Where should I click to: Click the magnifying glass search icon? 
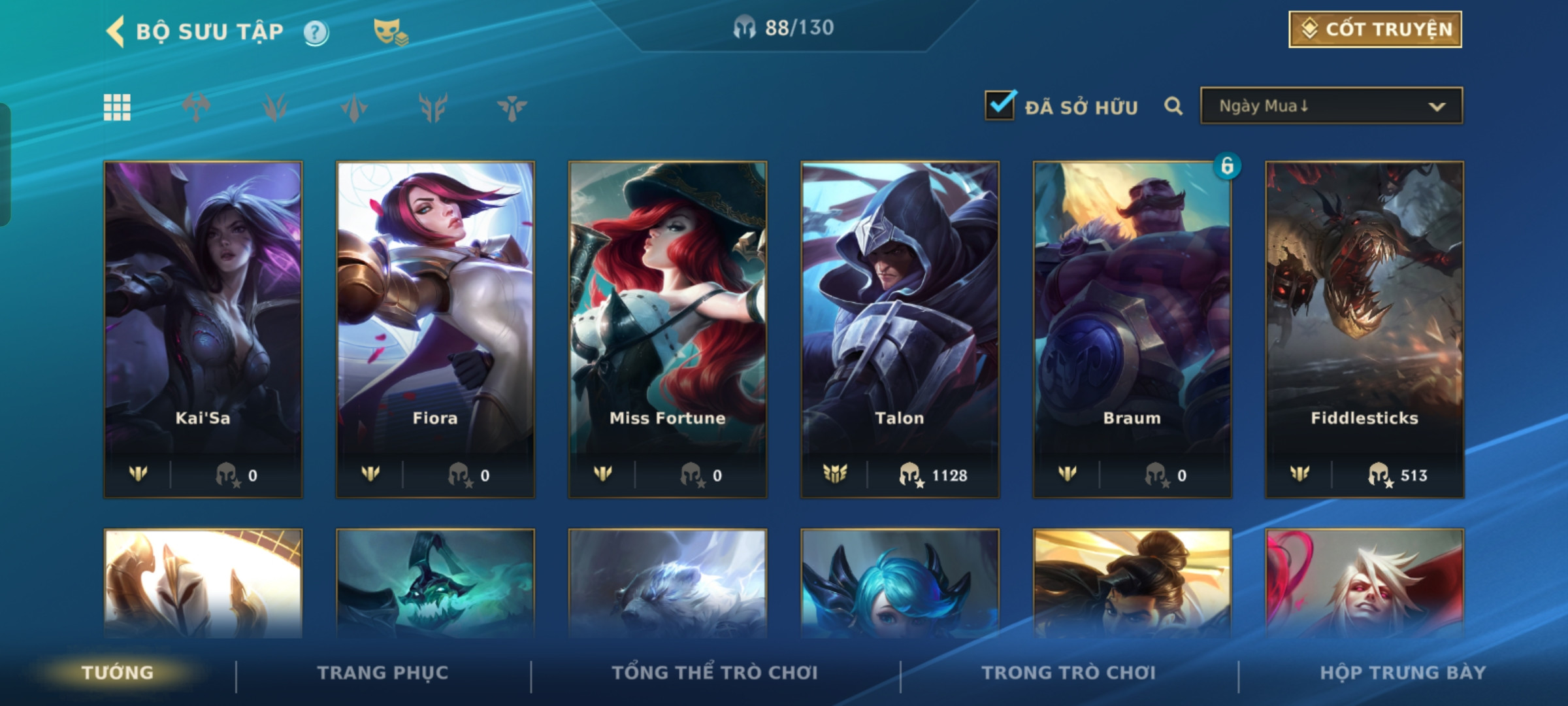(1173, 106)
